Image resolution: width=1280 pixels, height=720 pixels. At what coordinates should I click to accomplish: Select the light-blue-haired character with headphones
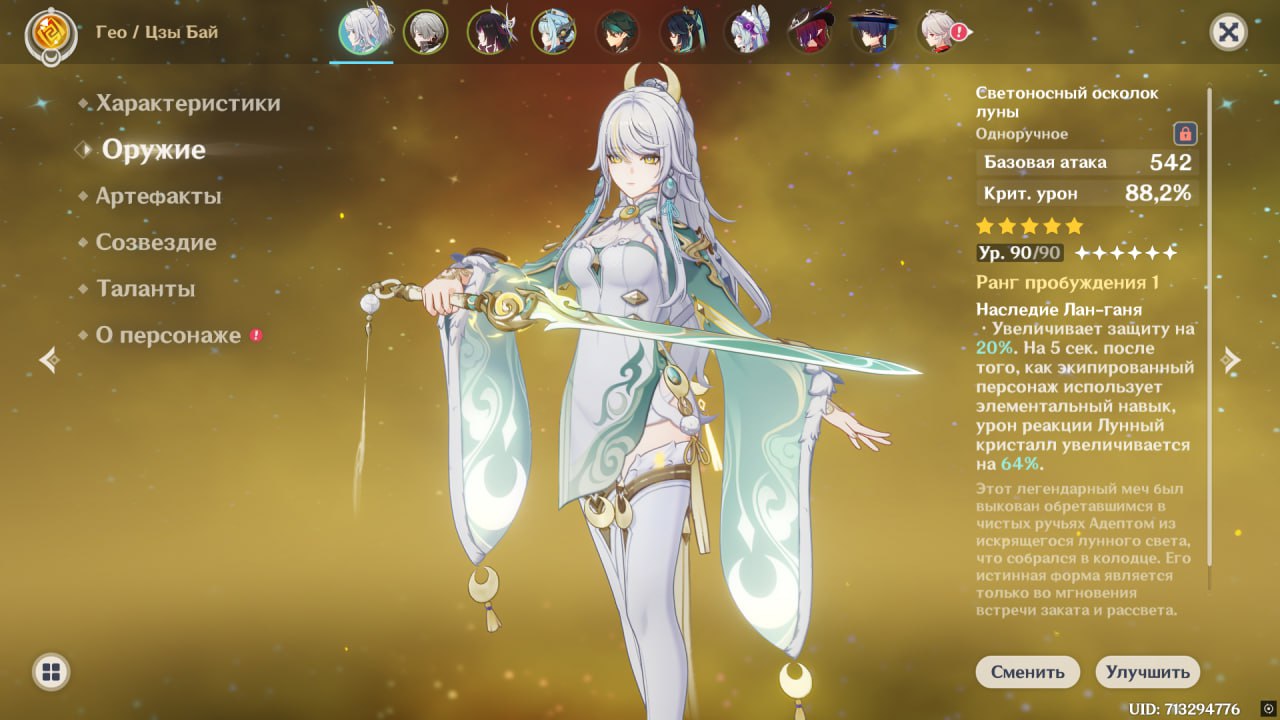point(553,32)
